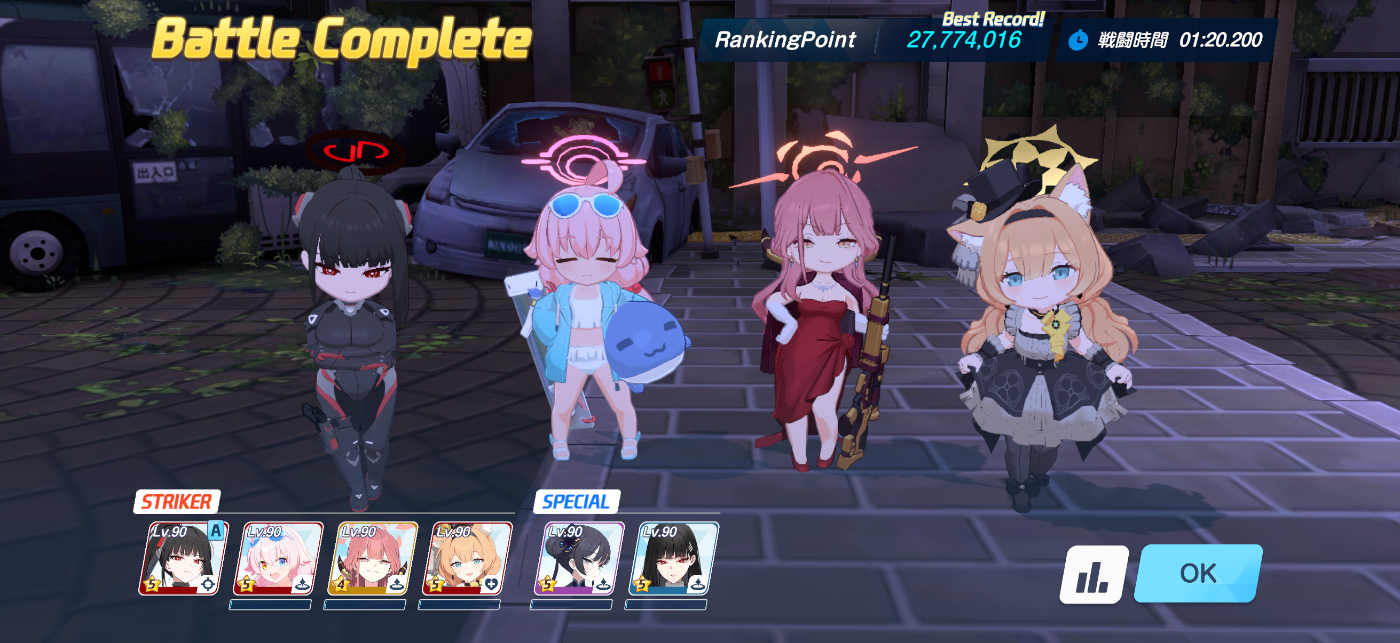Pick the orange-haired cat-eared striker portrait
Image resolution: width=1400 pixels, height=643 pixels.
pyautogui.click(x=466, y=558)
